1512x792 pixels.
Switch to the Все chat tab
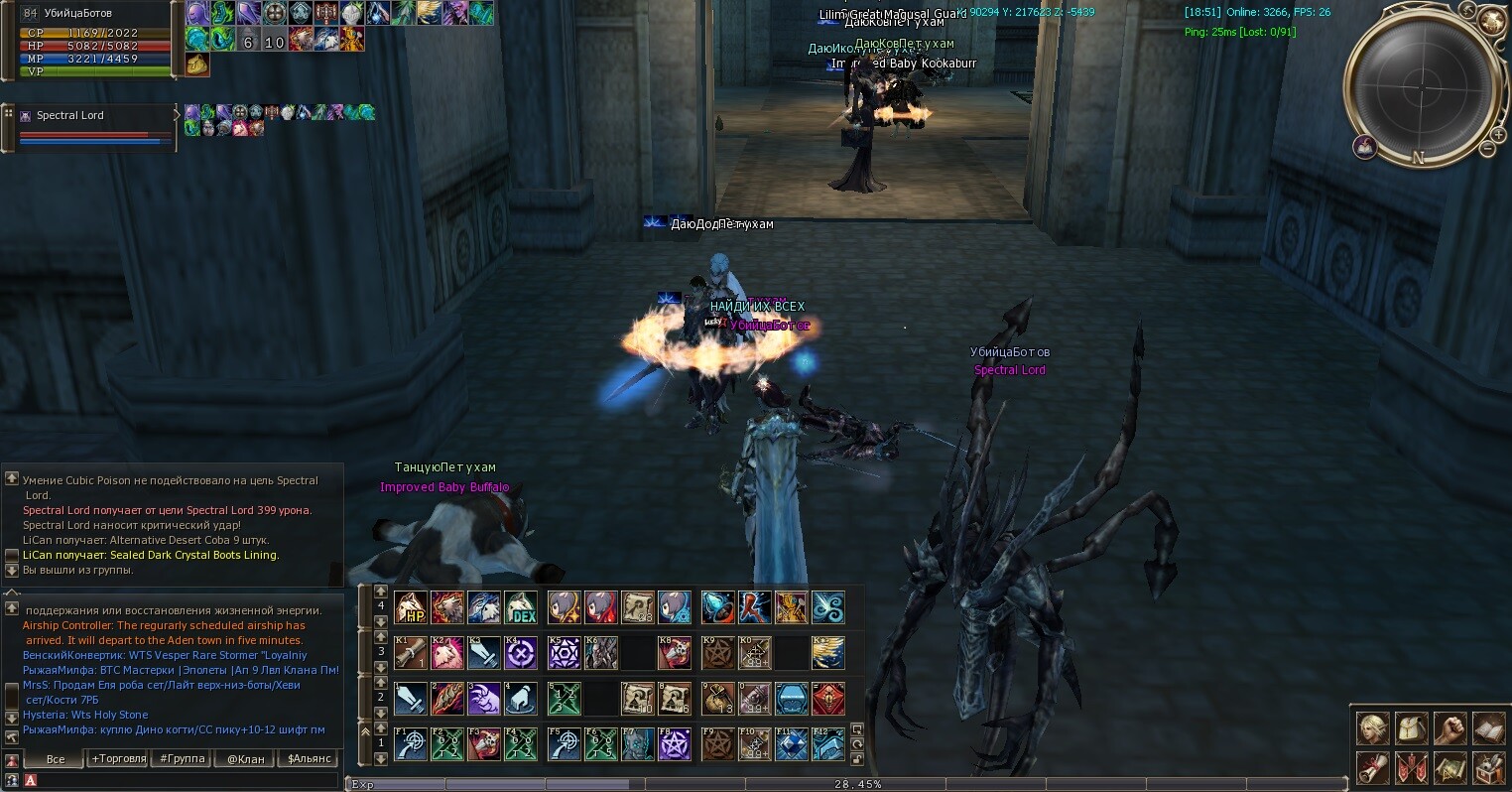click(56, 759)
